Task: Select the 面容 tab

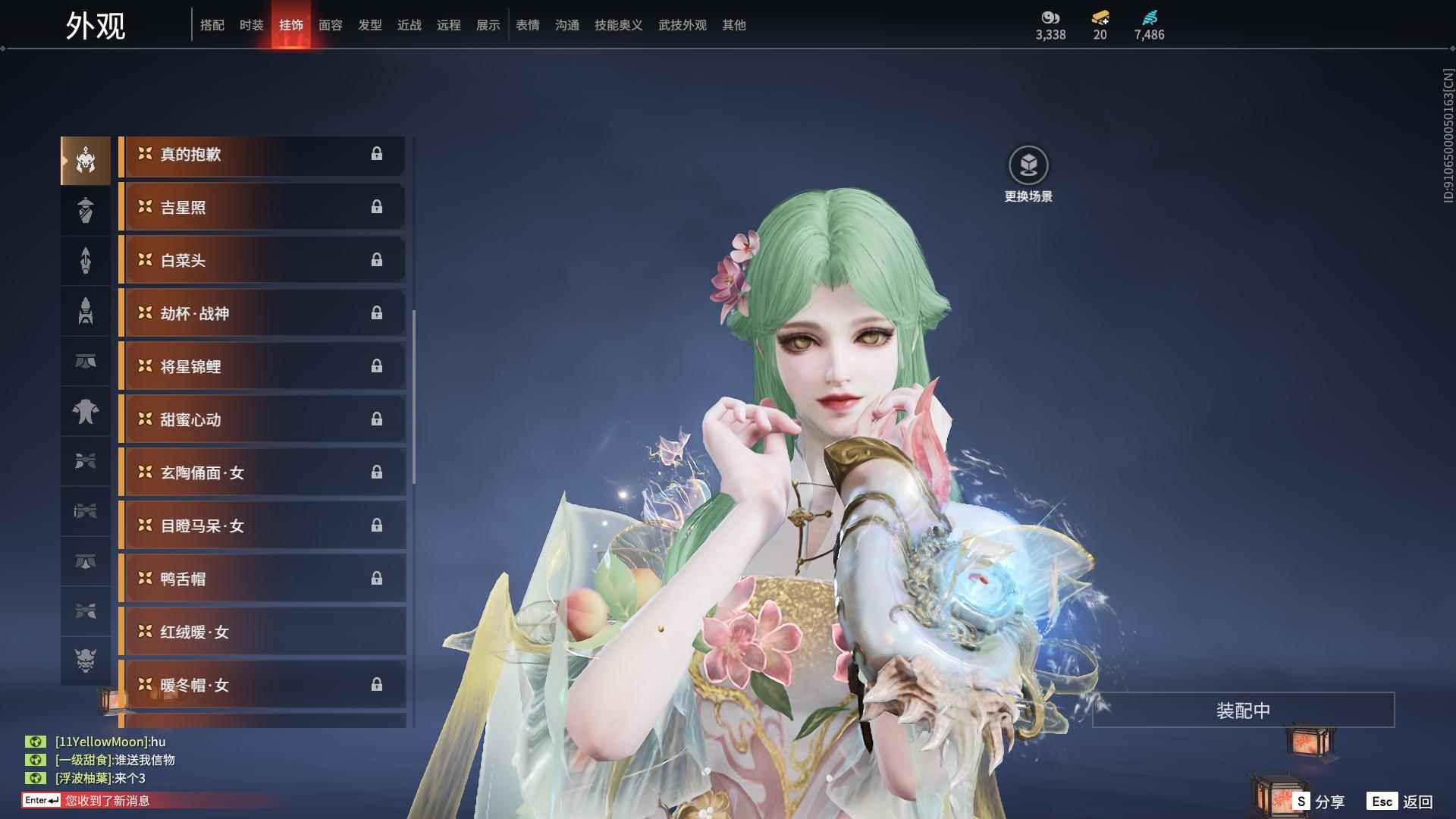Action: pyautogui.click(x=330, y=25)
